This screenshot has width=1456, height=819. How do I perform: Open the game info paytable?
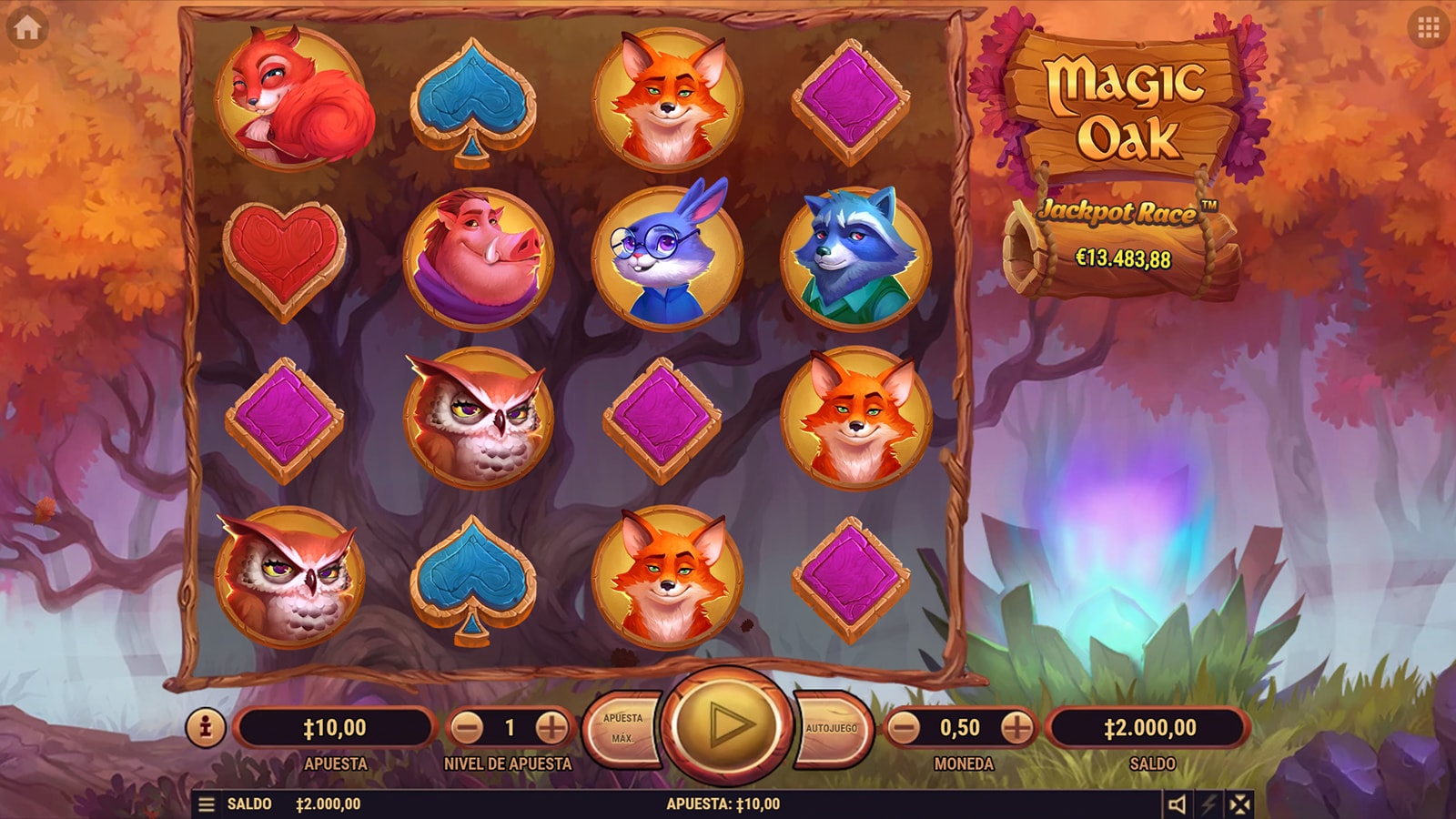(x=206, y=728)
